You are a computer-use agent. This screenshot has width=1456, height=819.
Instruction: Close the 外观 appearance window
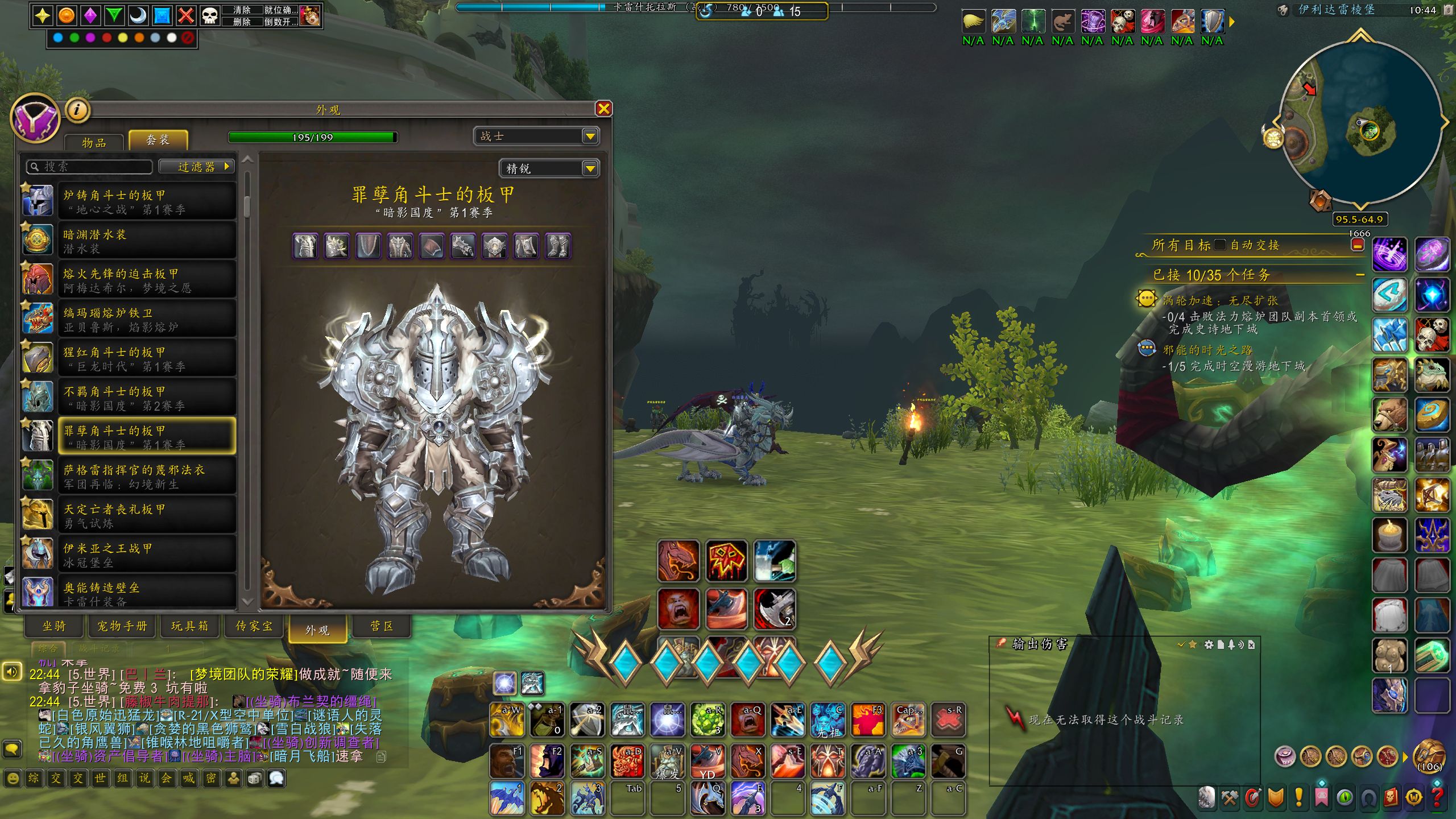pos(603,109)
